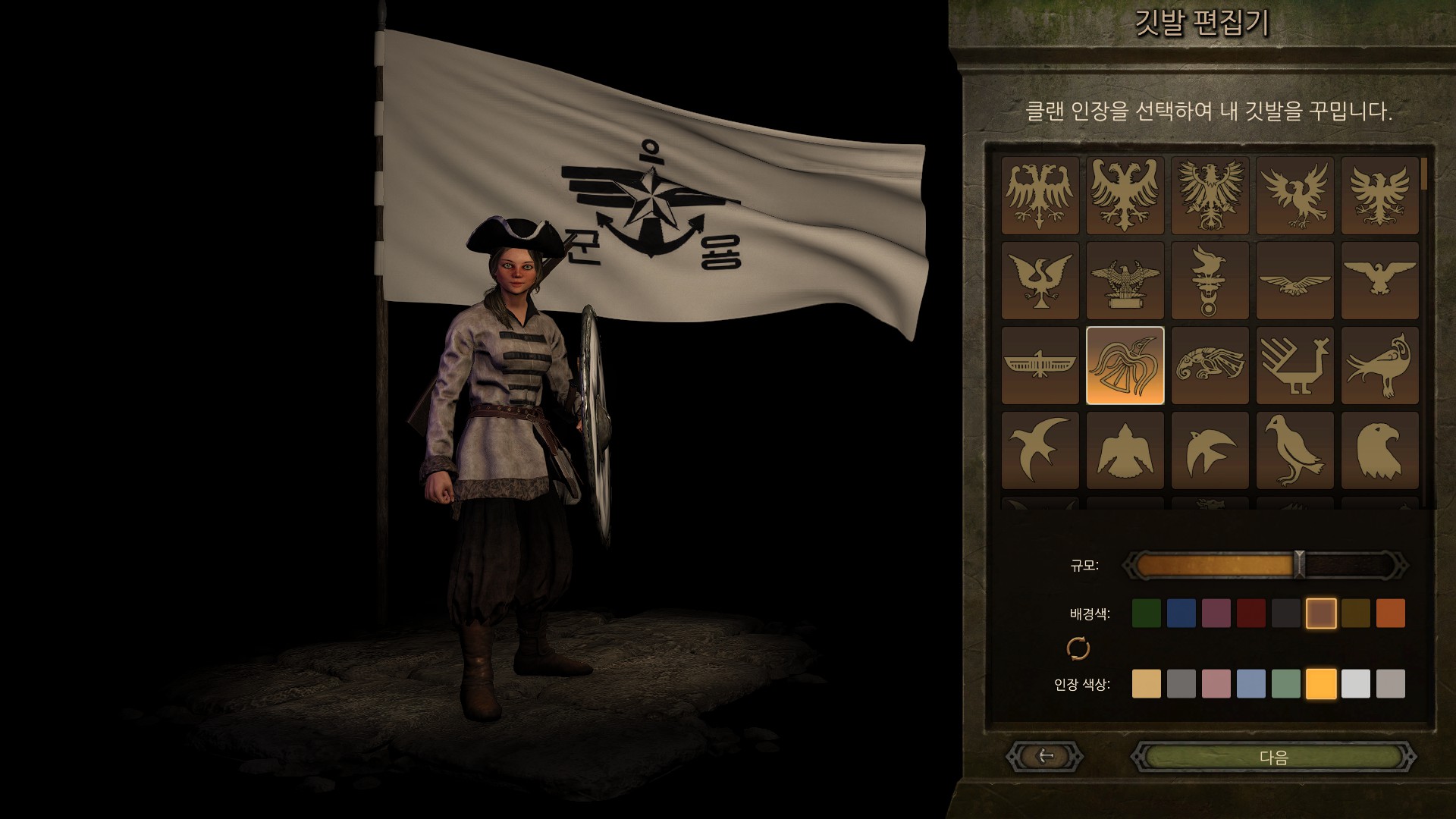The width and height of the screenshot is (1456, 819).
Task: Select the peacock-like bird sigil with striped tail
Action: [x=1294, y=366]
